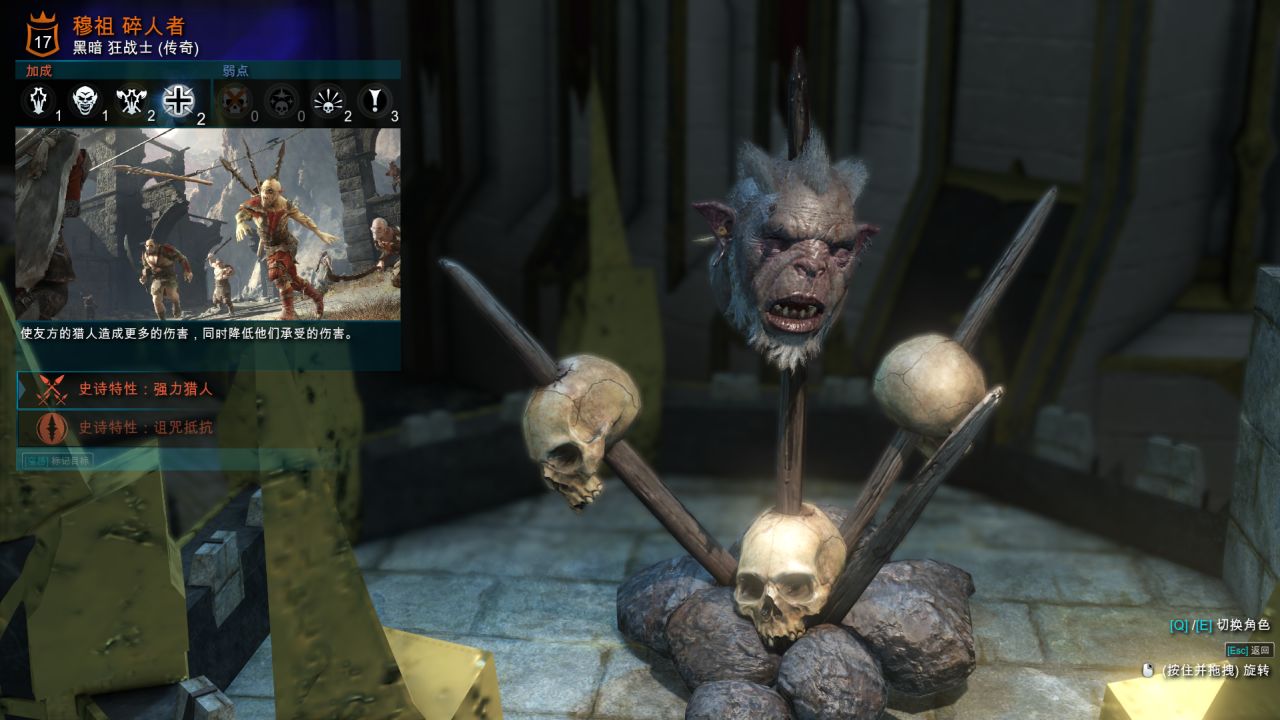The image size is (1280, 720).
Task: Select the exclamation mark weakness icon
Action: click(x=375, y=100)
